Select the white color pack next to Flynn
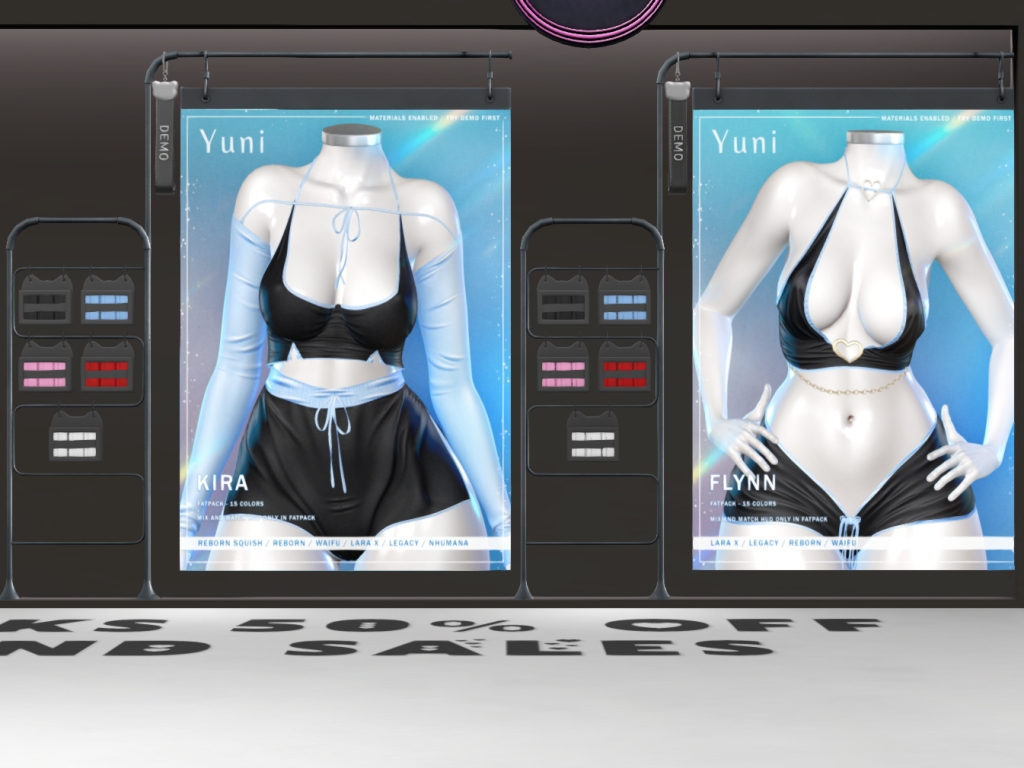This screenshot has width=1024, height=768. click(593, 437)
